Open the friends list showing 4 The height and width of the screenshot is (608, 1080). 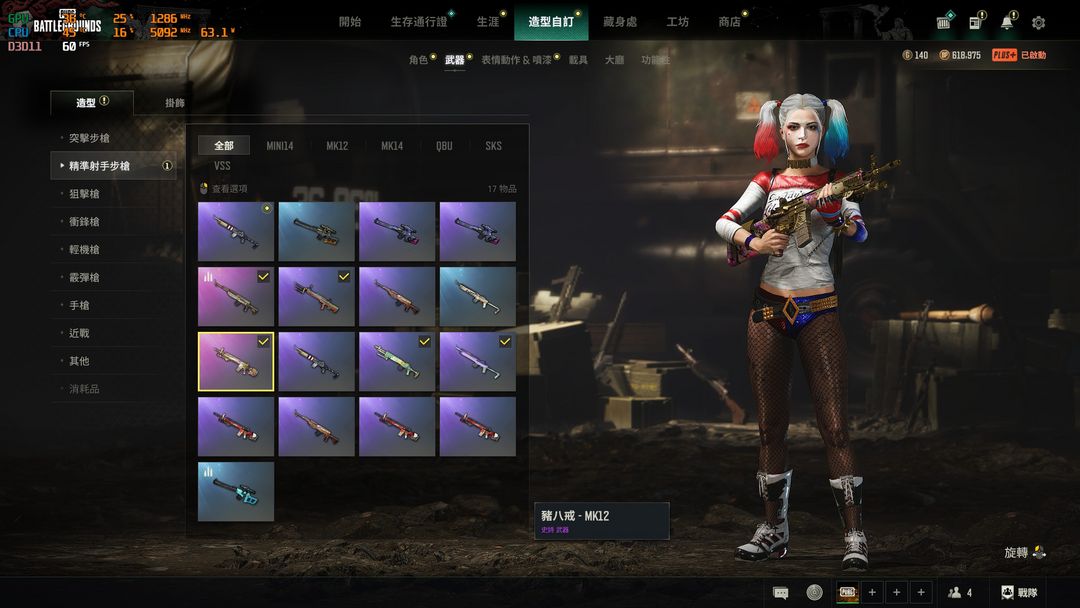tap(960, 592)
